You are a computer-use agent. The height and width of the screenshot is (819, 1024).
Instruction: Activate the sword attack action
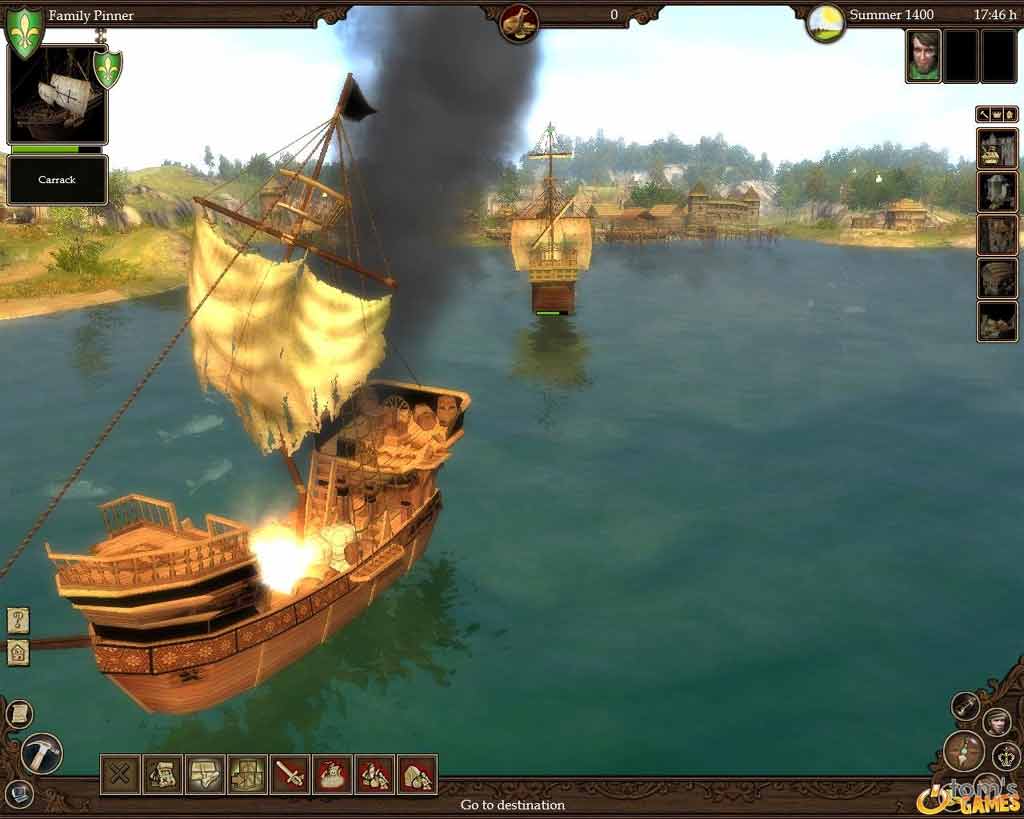pos(290,774)
